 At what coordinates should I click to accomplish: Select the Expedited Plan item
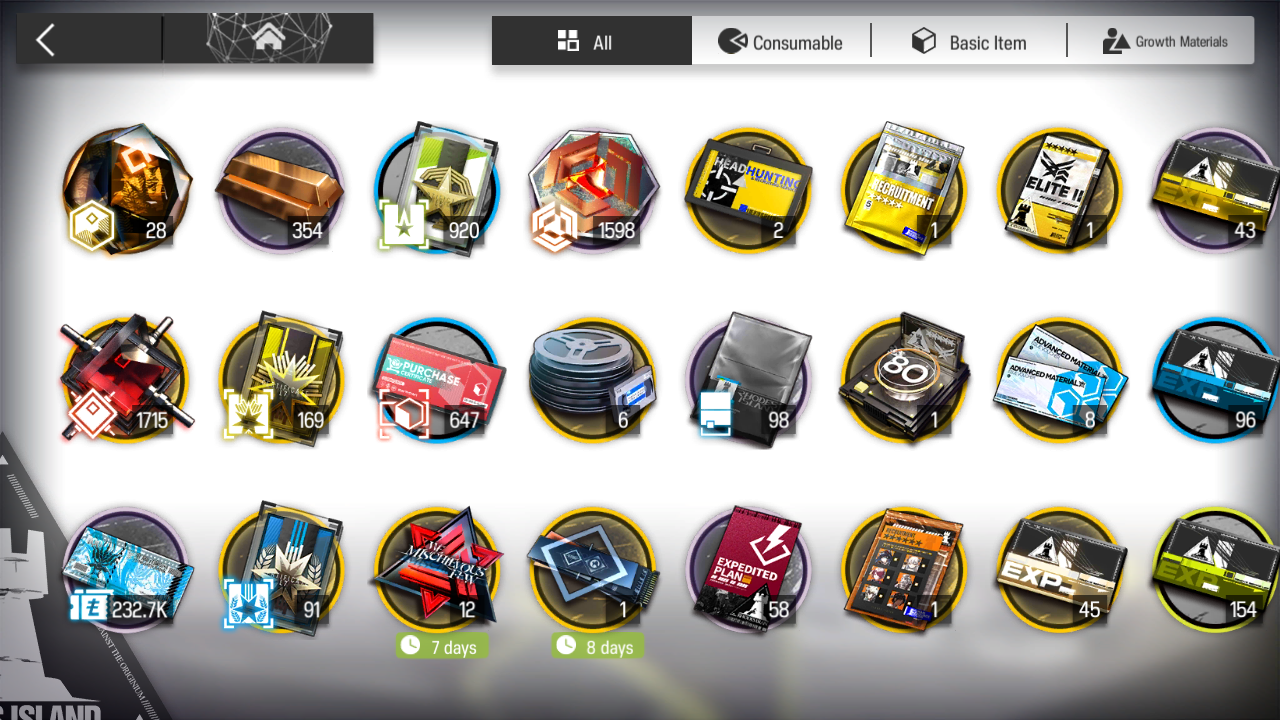coord(748,570)
